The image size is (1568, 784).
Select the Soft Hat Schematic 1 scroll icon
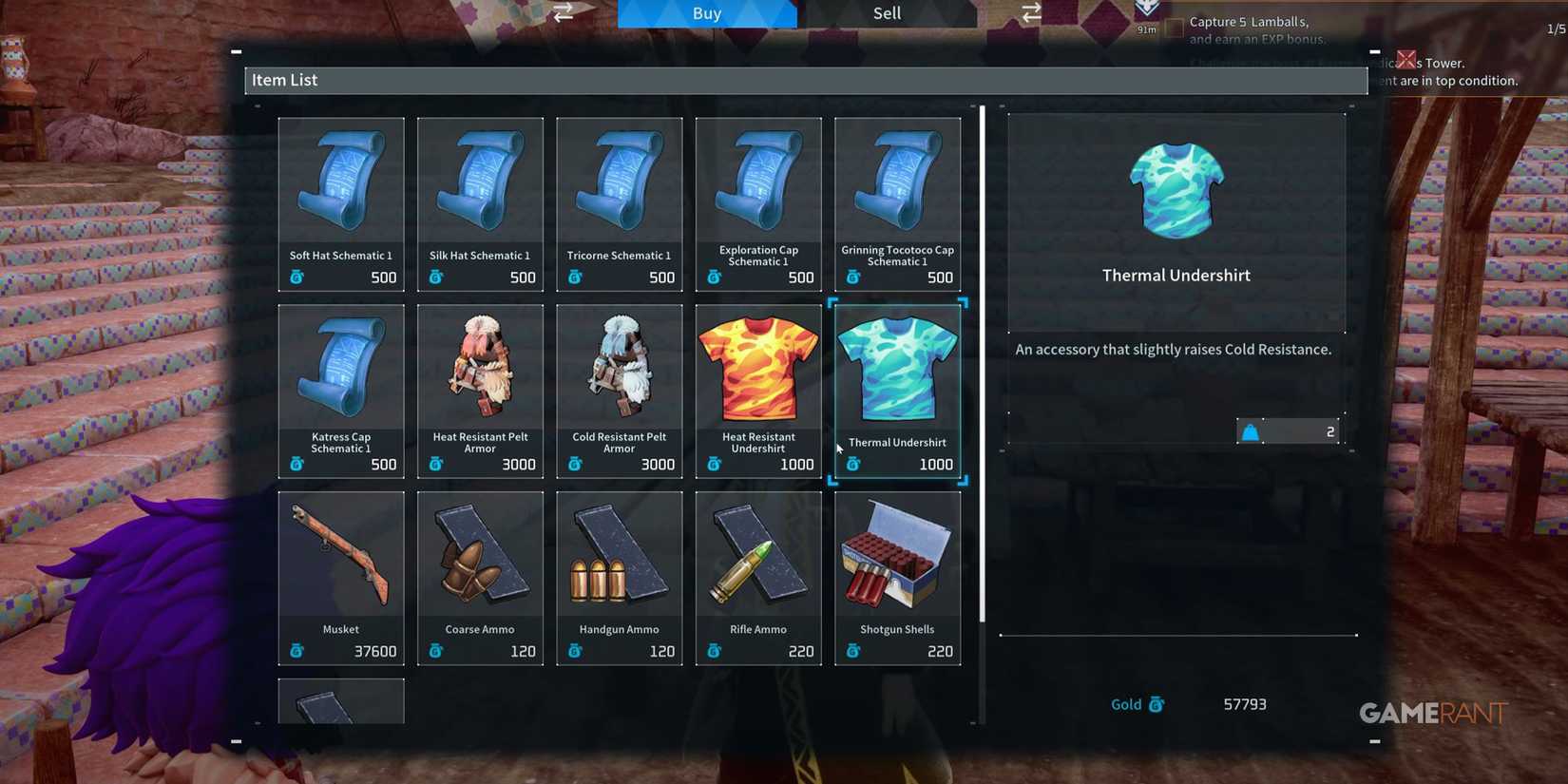pos(340,181)
